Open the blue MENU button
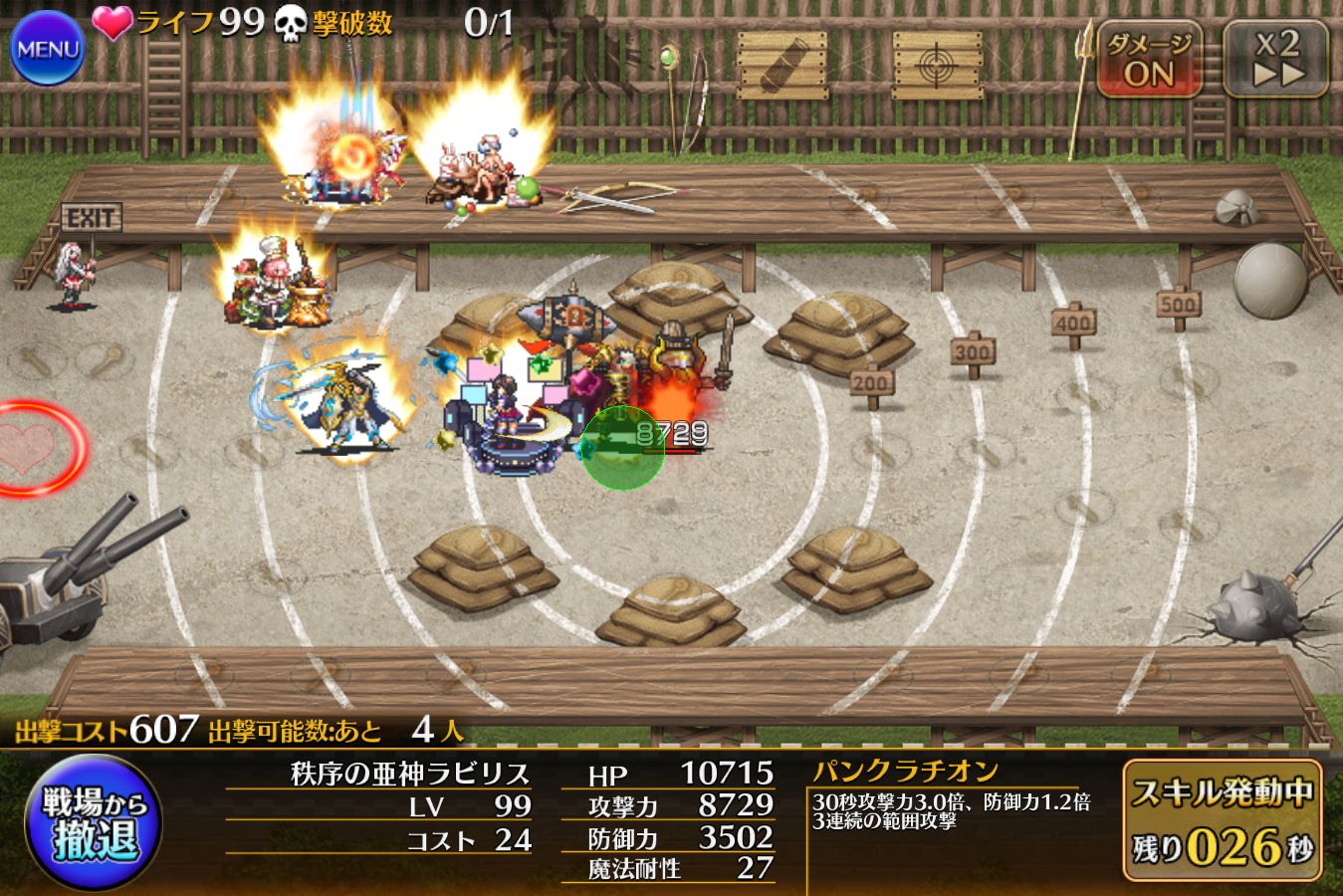 point(46,48)
